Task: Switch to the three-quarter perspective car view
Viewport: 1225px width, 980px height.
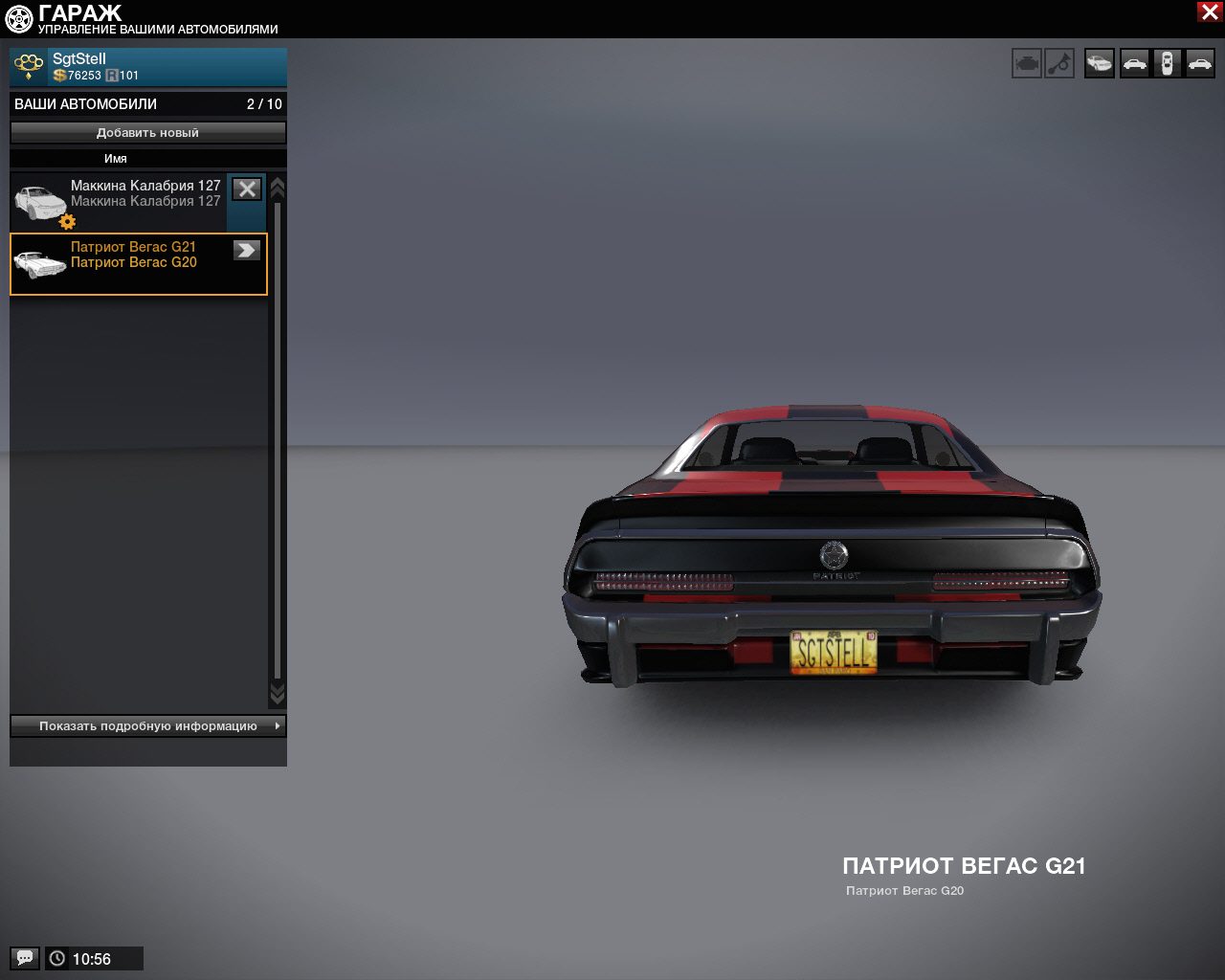Action: point(1100,64)
